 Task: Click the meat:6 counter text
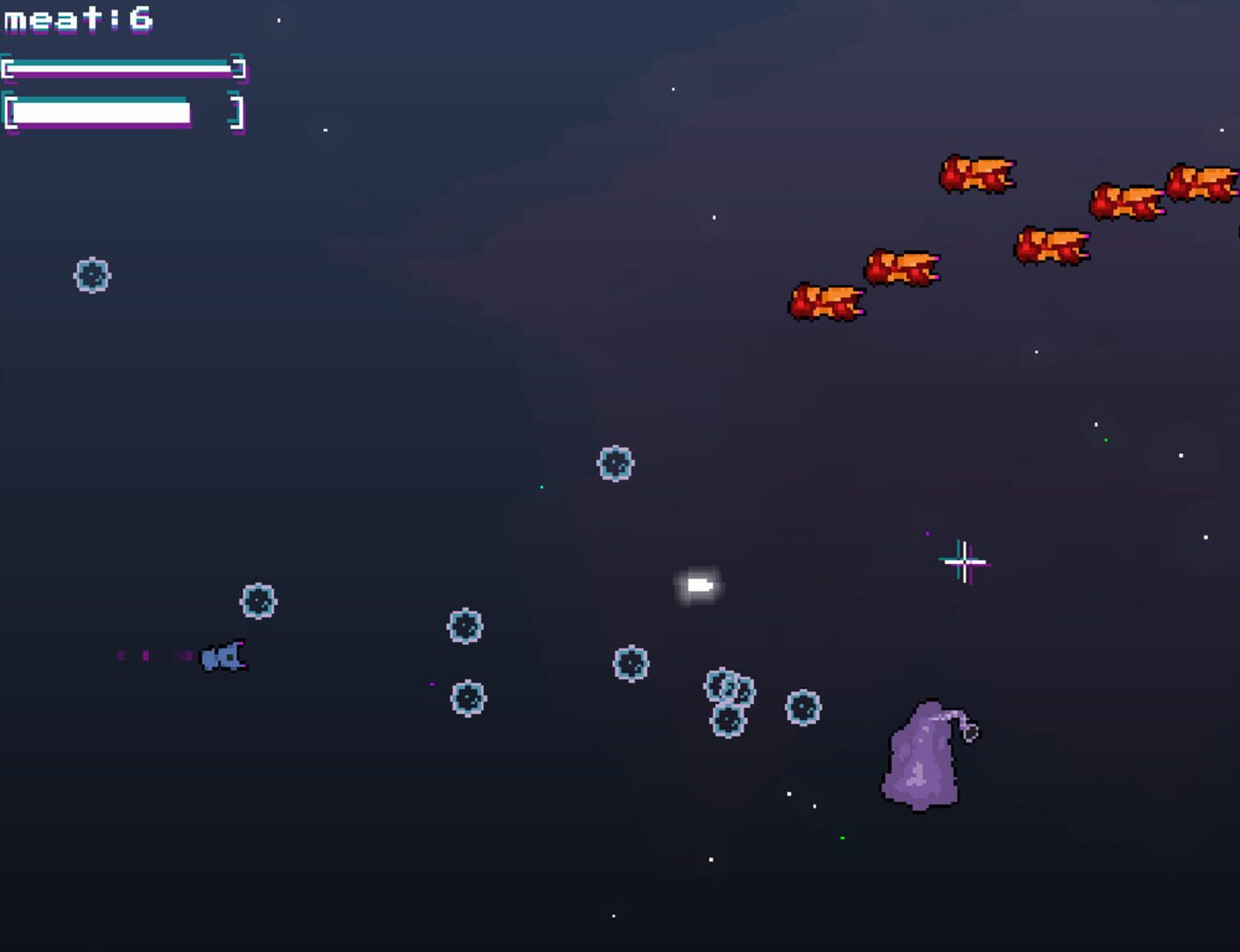pos(78,18)
